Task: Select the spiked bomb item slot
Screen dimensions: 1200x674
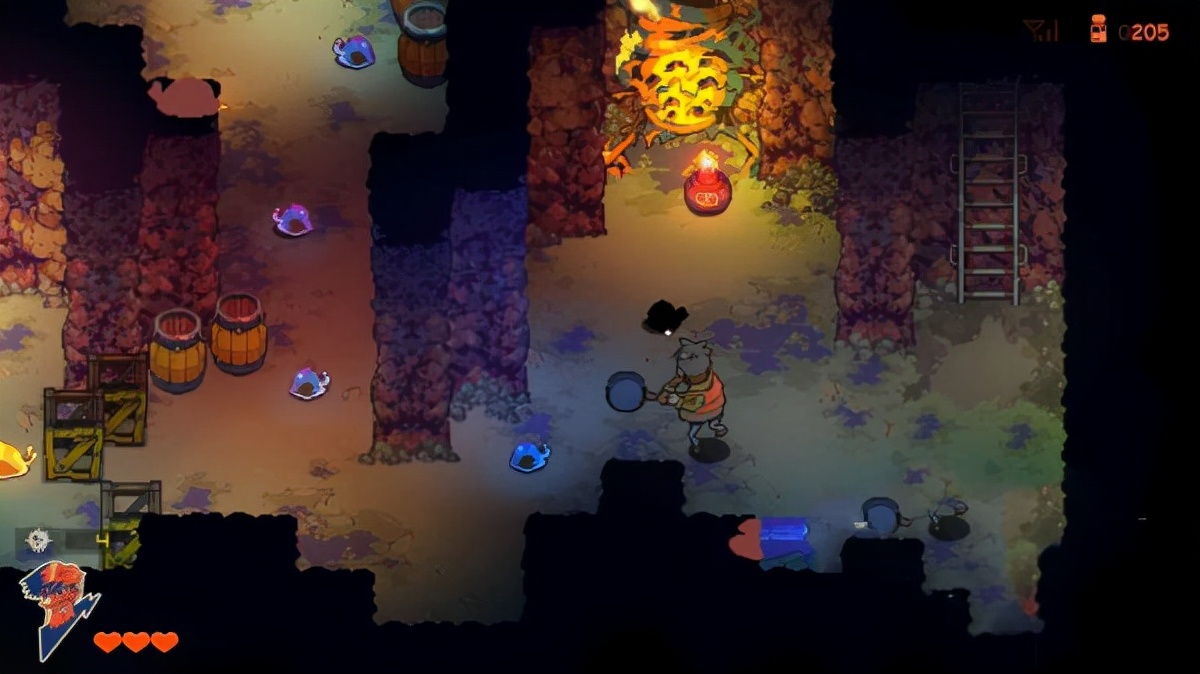Action: pyautogui.click(x=40, y=540)
